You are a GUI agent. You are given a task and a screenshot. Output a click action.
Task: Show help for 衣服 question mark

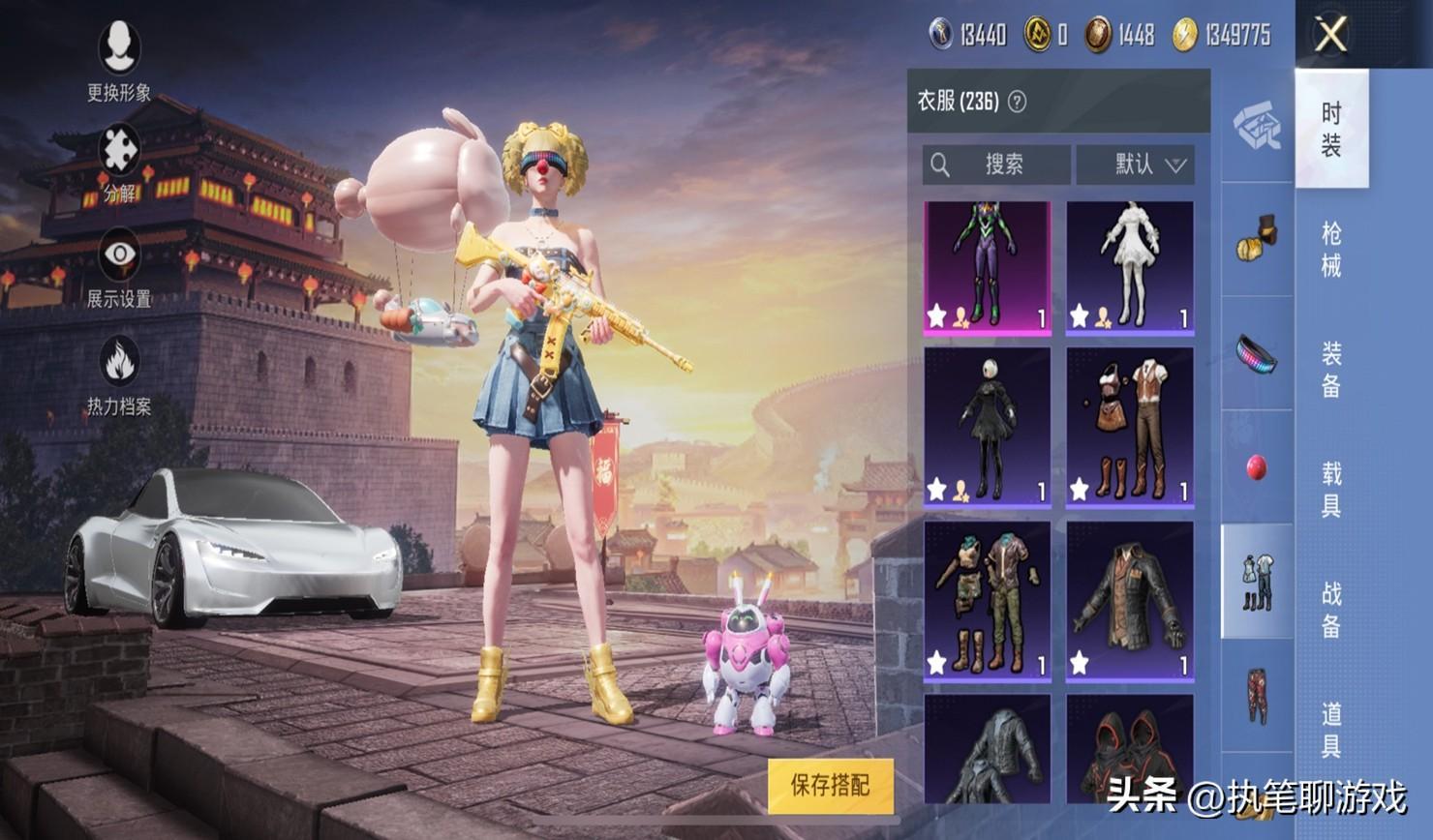1017,102
